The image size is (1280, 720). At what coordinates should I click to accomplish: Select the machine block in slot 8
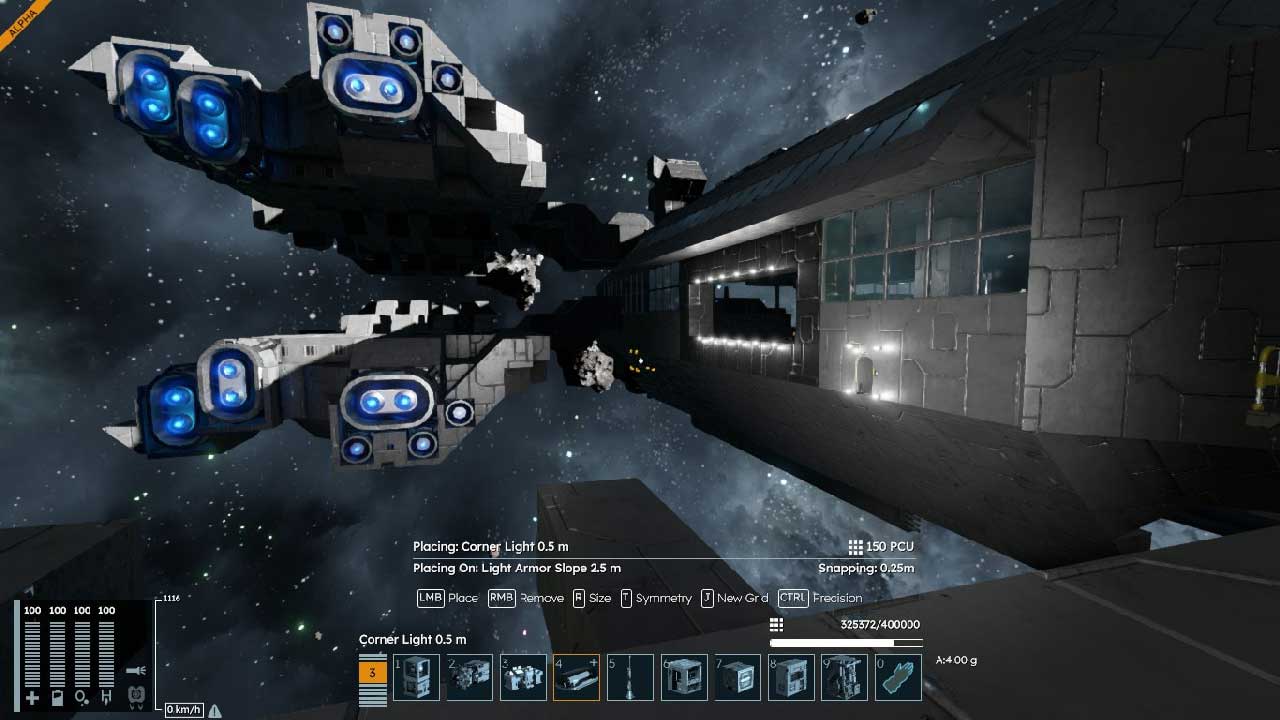tap(791, 678)
